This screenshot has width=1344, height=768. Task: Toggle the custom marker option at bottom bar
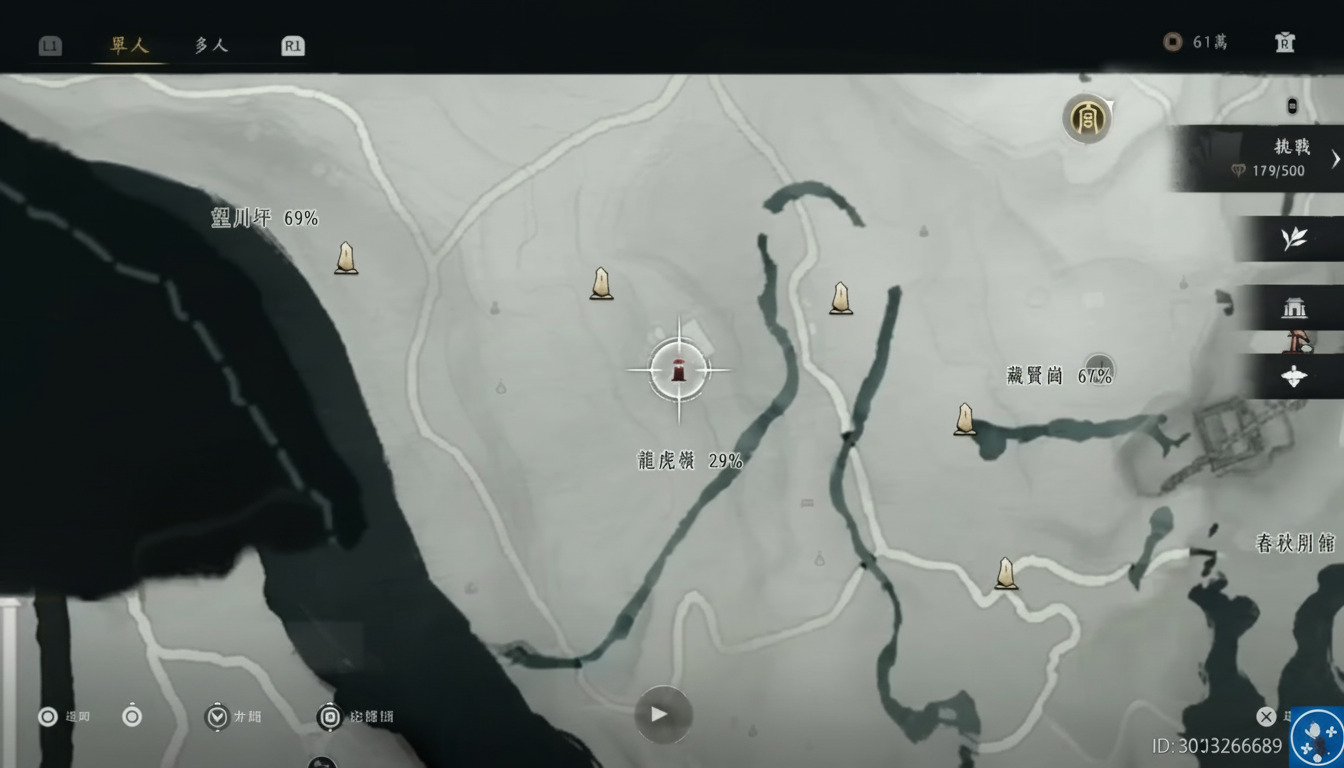(x=330, y=716)
